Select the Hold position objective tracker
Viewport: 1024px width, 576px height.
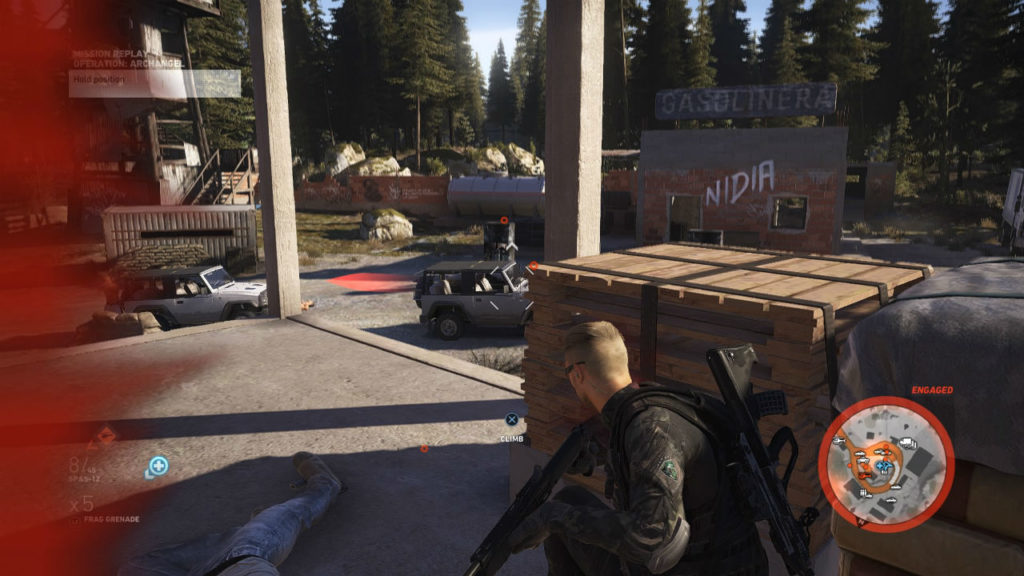155,83
